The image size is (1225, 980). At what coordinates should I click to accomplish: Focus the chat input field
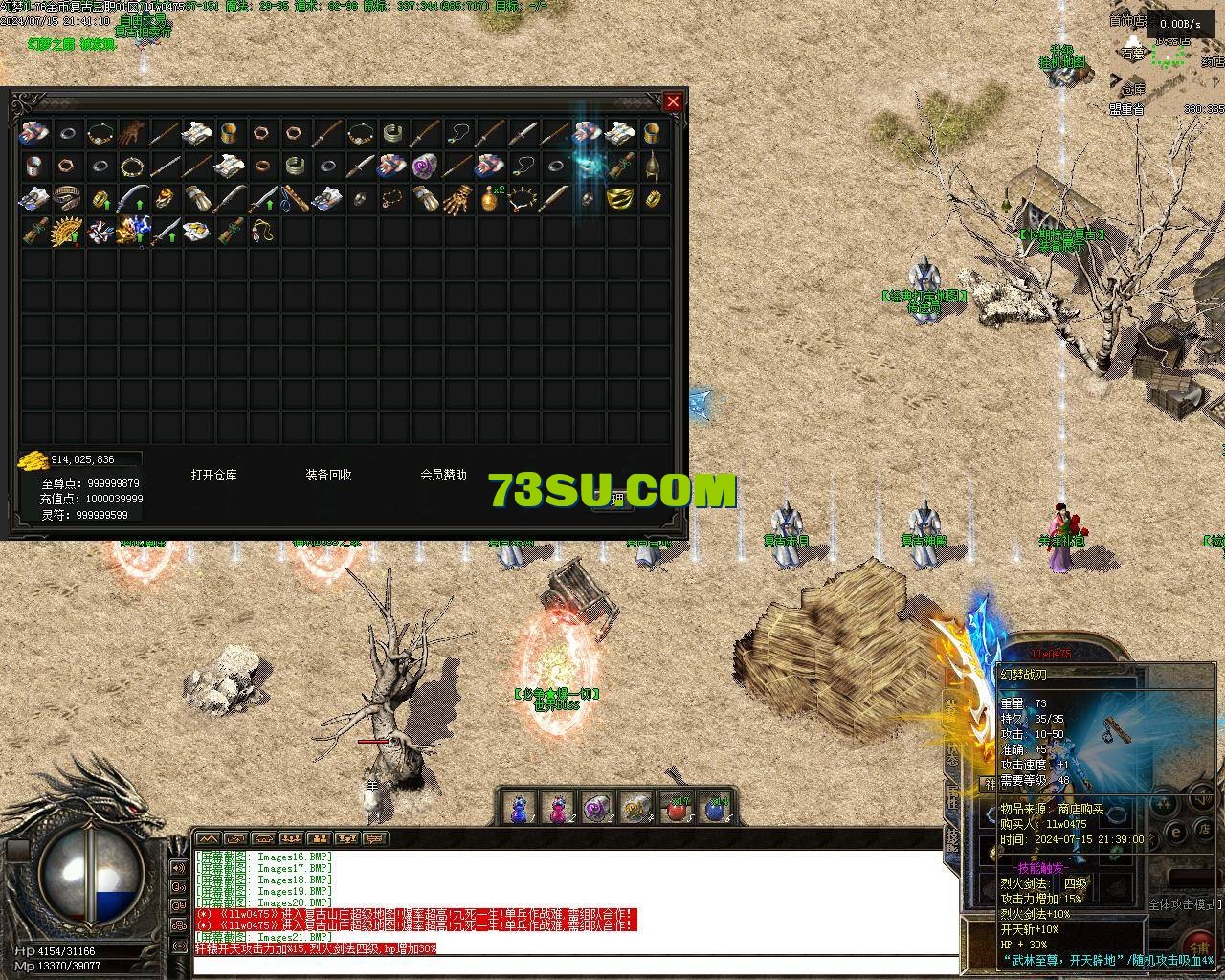[x=574, y=965]
